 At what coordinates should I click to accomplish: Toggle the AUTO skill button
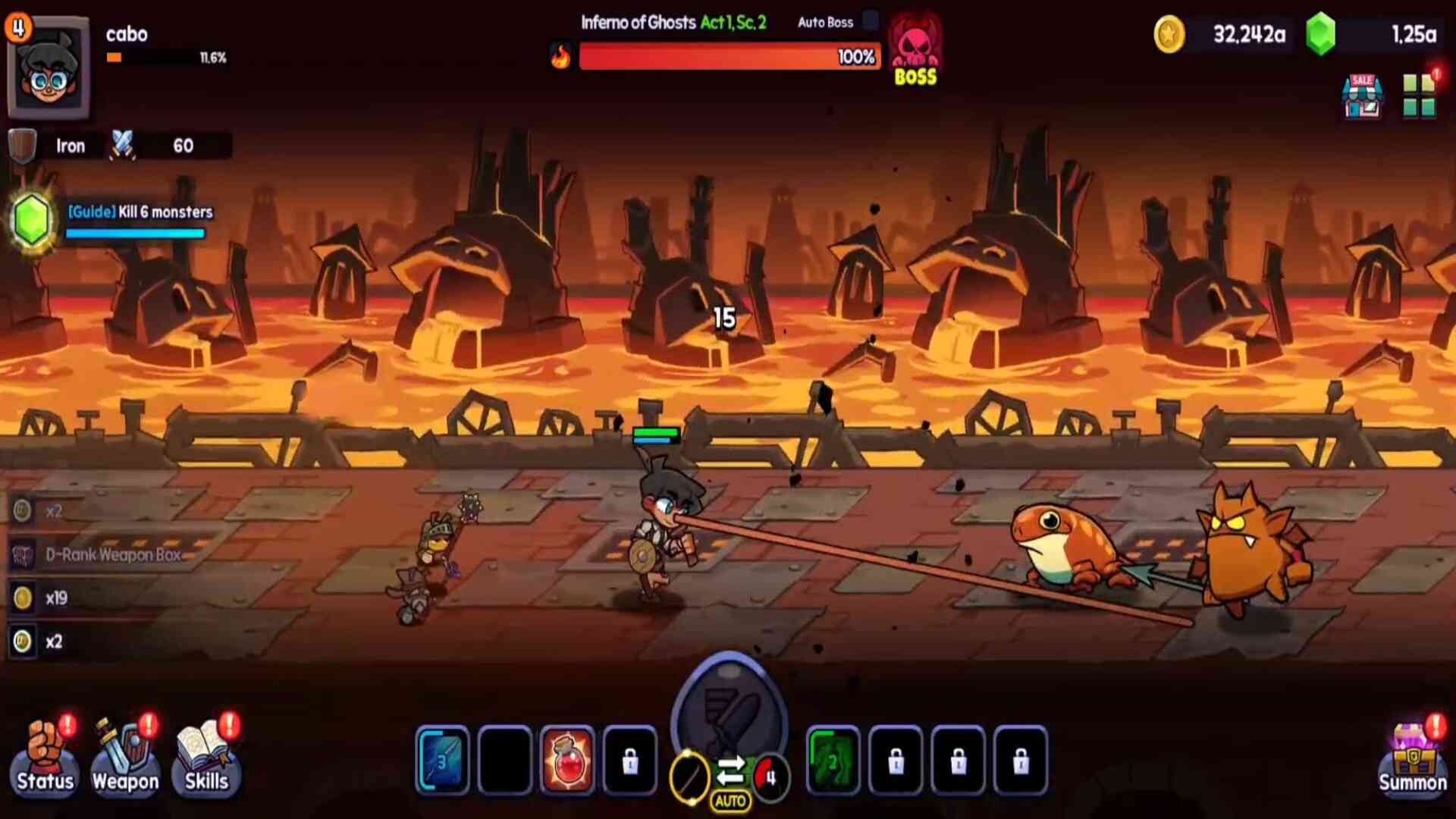pyautogui.click(x=730, y=802)
